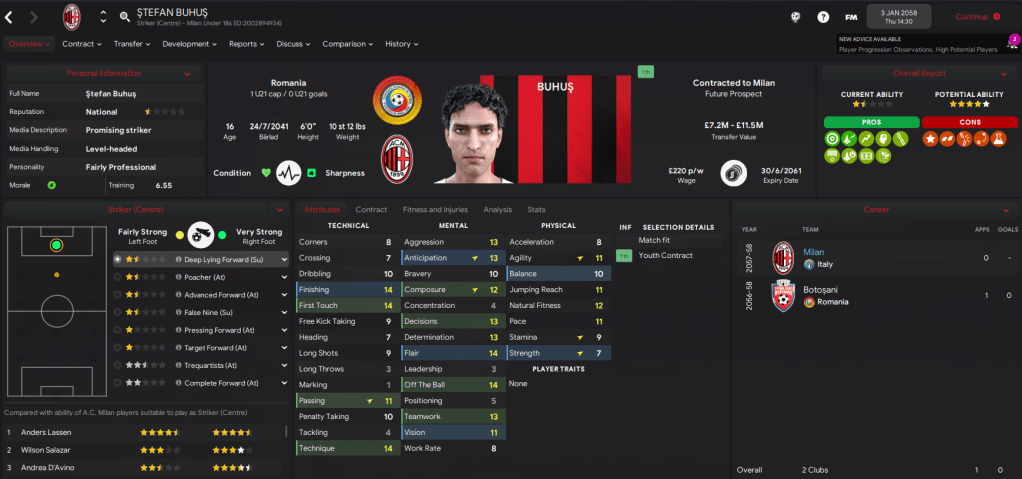The image size is (1022, 479).
Task: Open the History menu
Action: [401, 44]
